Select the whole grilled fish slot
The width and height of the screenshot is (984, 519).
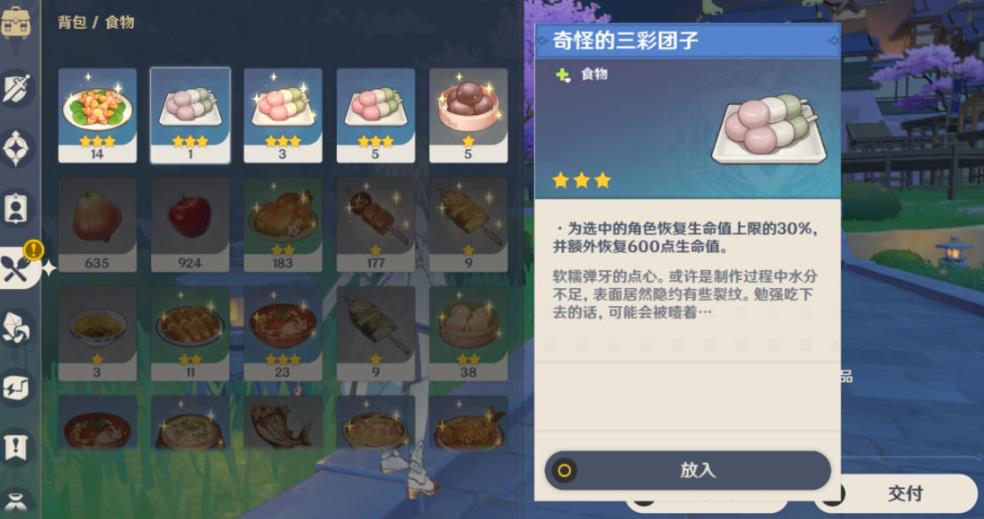(x=283, y=424)
